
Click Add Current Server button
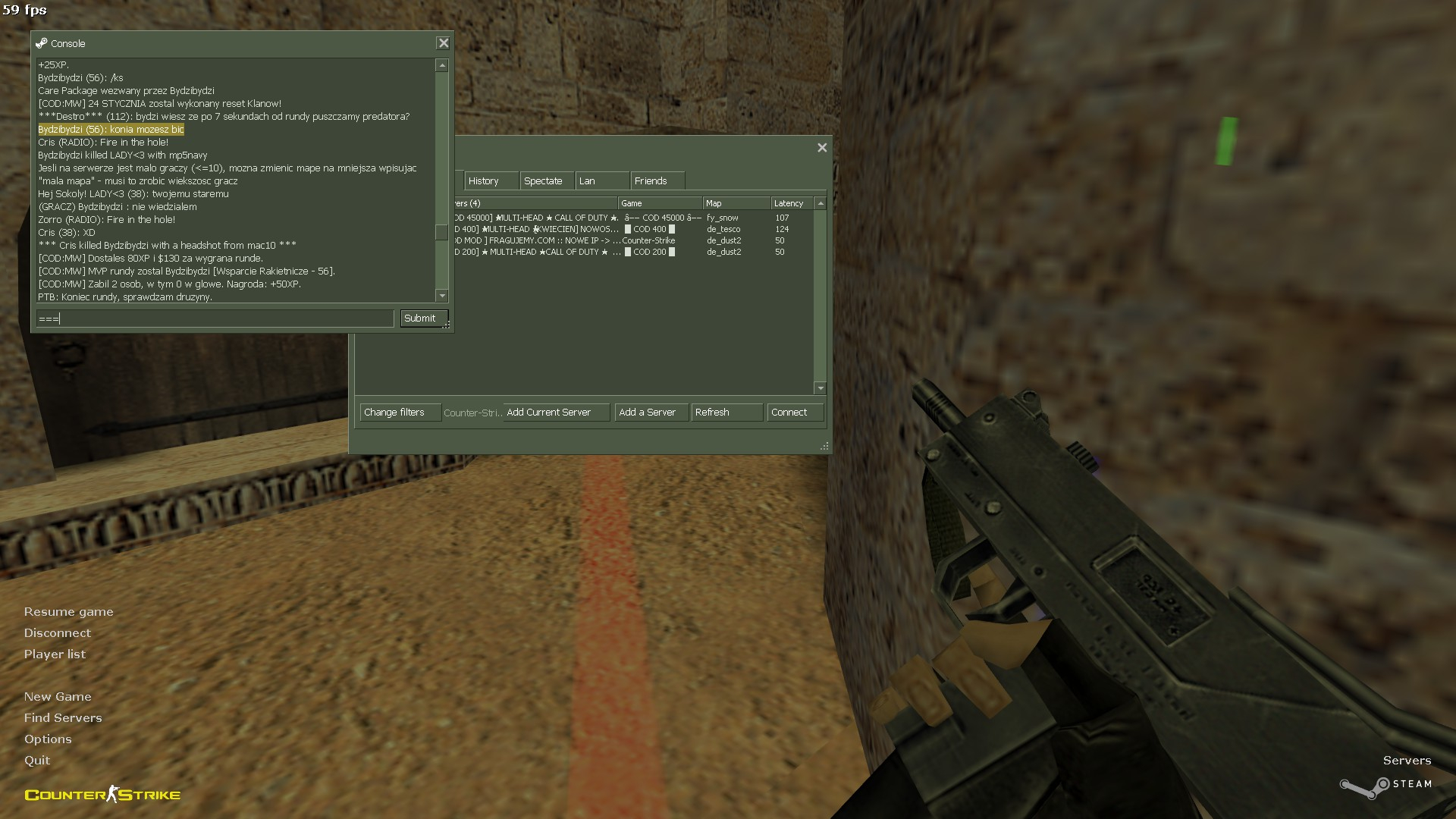(556, 413)
